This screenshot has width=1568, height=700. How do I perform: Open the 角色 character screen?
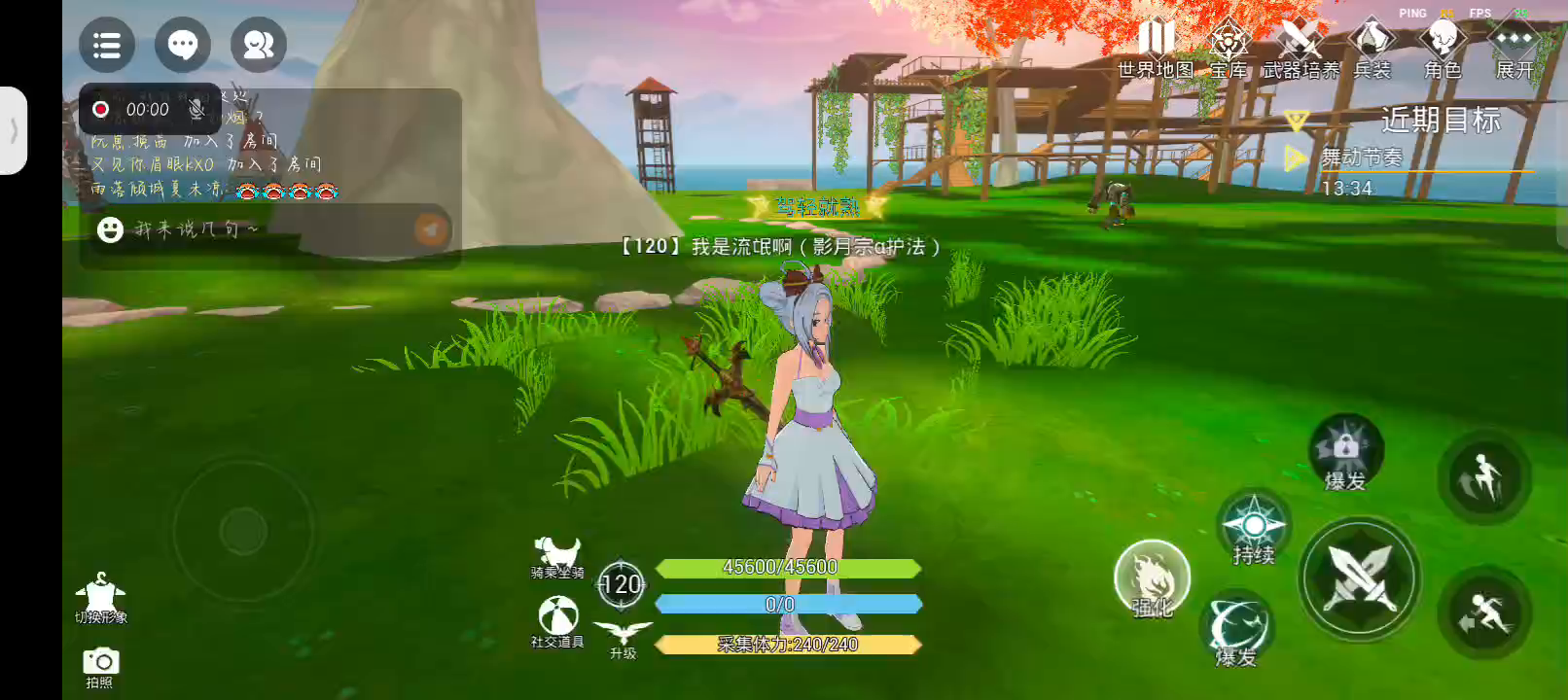[1443, 51]
